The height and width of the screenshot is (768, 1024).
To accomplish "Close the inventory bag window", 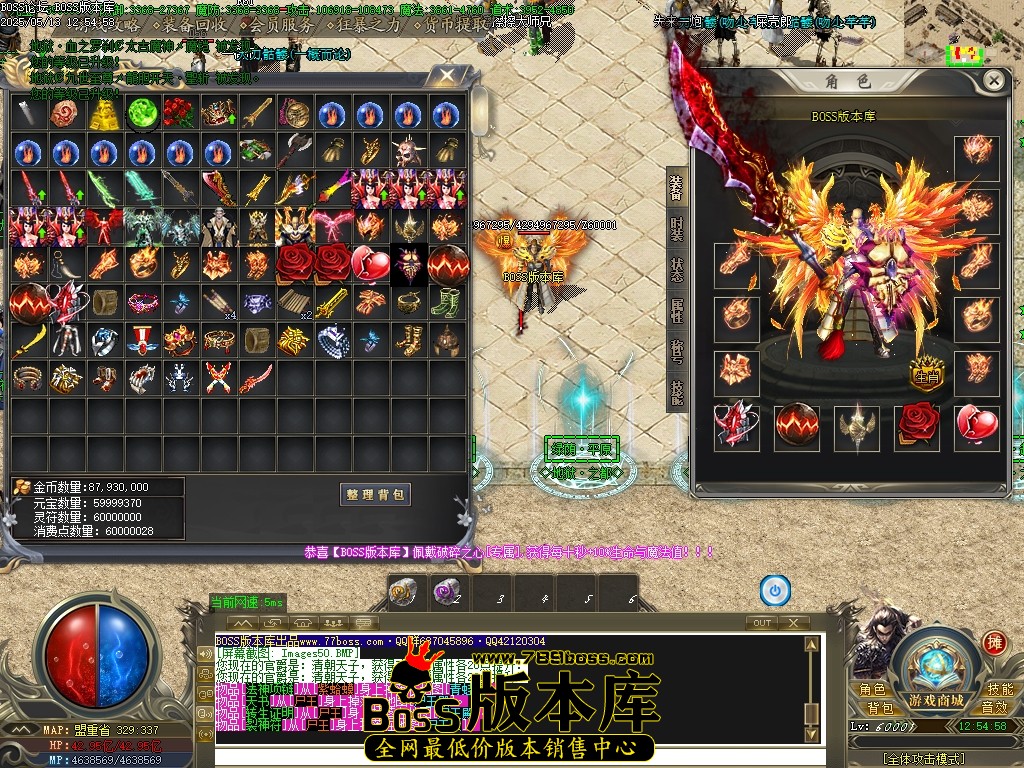I will [448, 77].
